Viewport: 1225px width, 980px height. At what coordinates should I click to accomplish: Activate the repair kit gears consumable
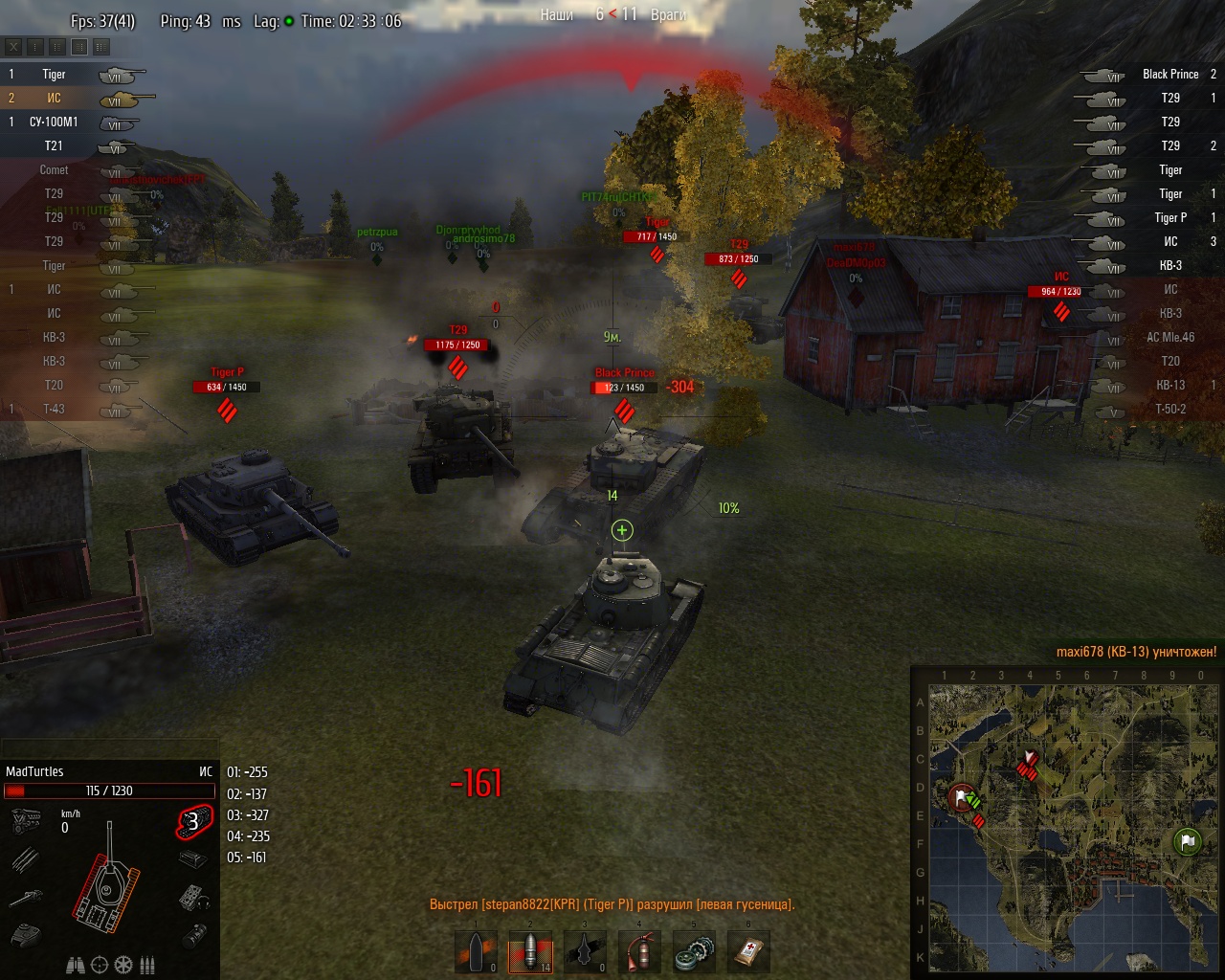tap(693, 953)
